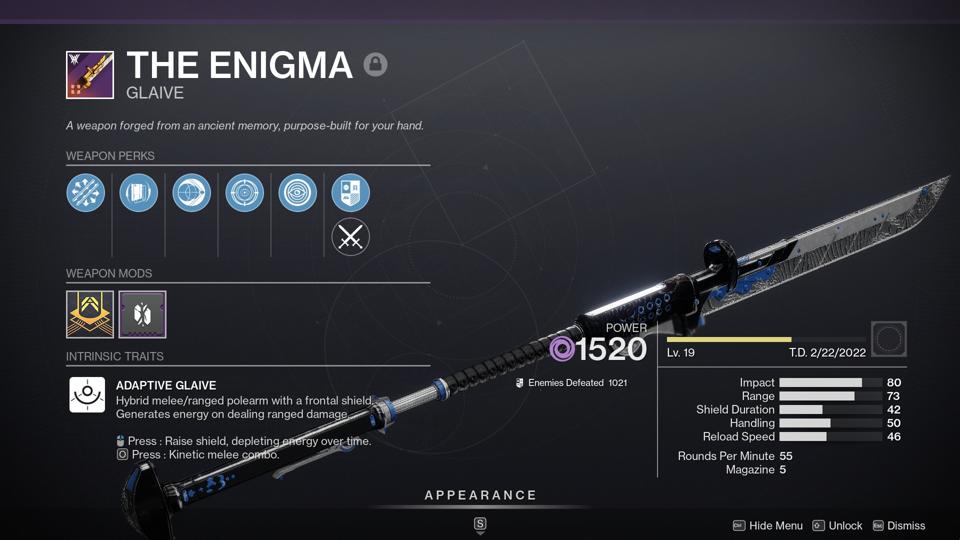The height and width of the screenshot is (540, 960).
Task: Hide the weapon details menu
Action: [768, 525]
